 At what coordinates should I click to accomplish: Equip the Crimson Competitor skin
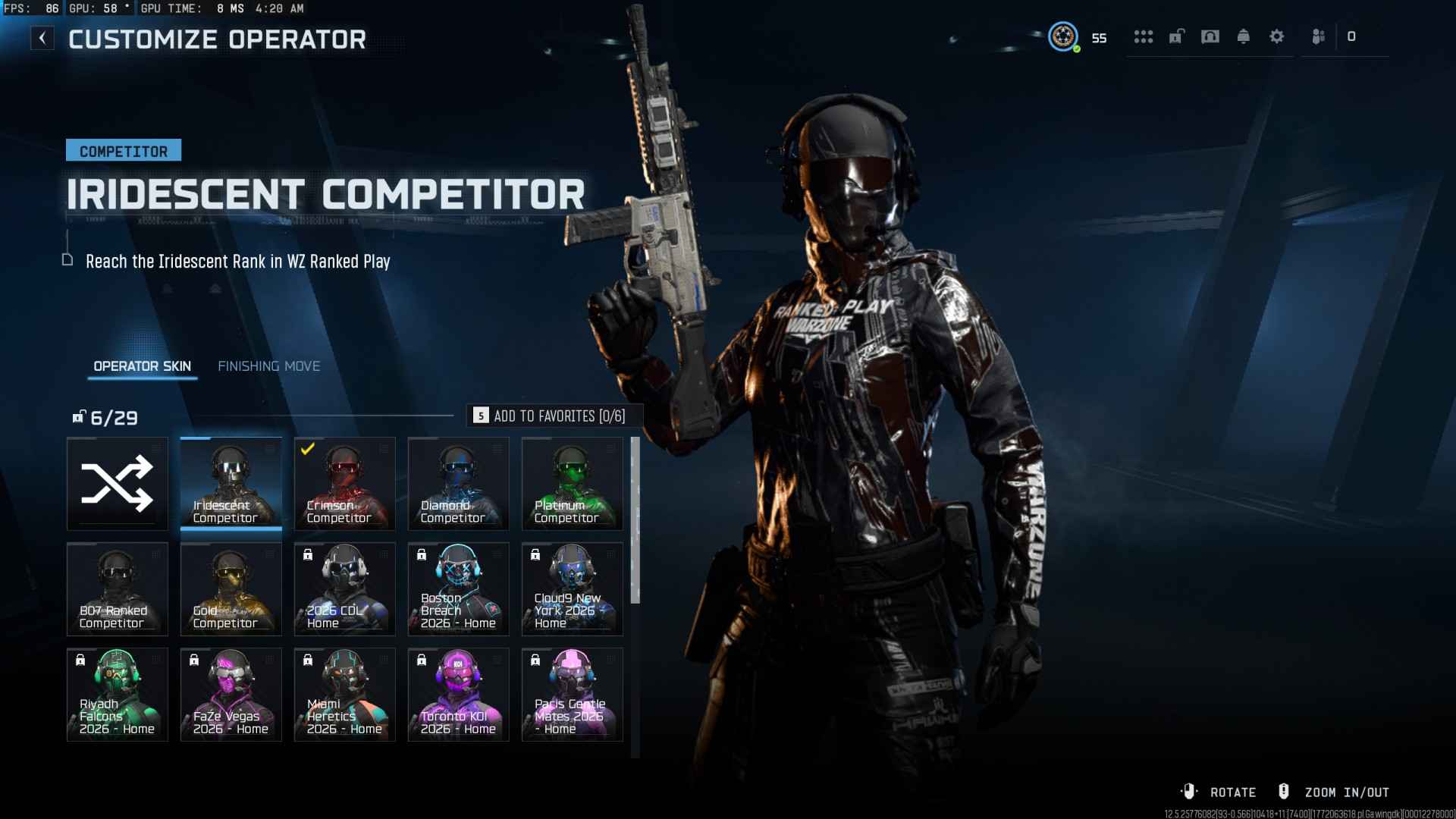345,484
